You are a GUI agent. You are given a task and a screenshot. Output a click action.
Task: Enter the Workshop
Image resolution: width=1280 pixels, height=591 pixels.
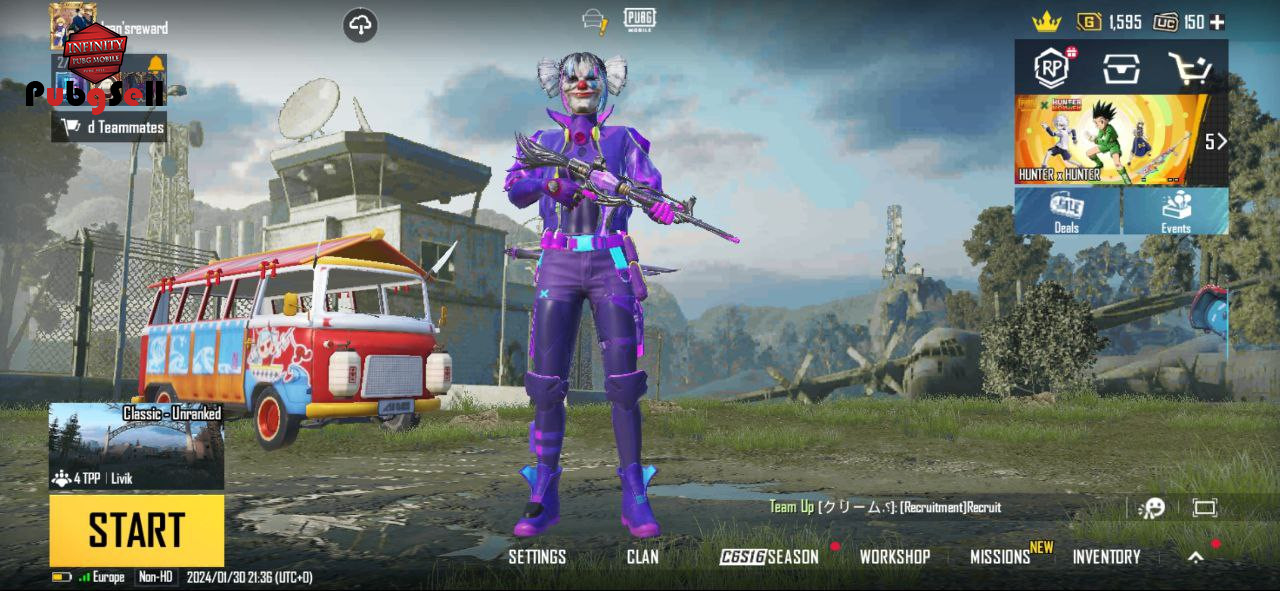pos(895,557)
